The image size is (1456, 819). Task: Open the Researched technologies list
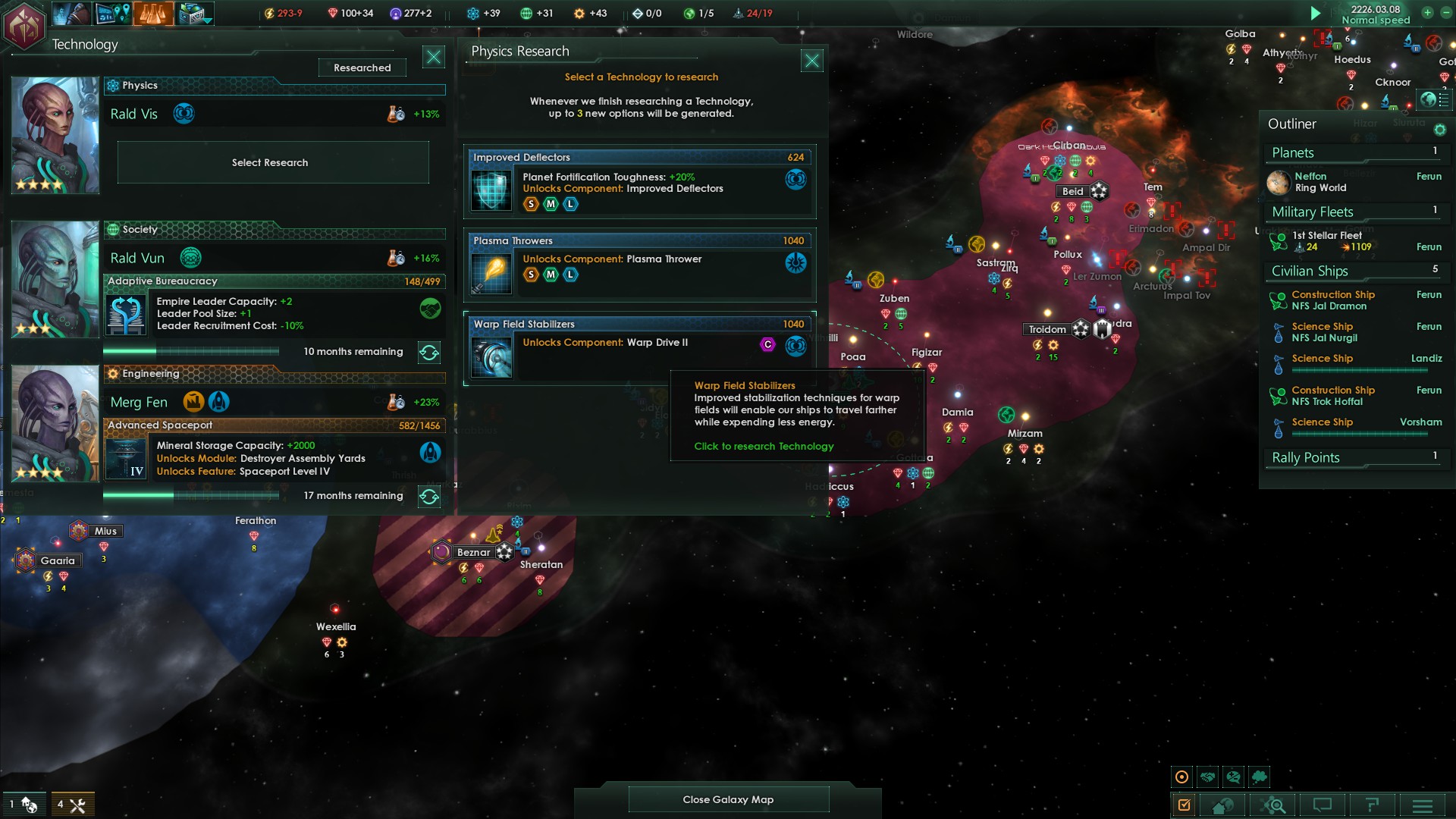pos(362,67)
